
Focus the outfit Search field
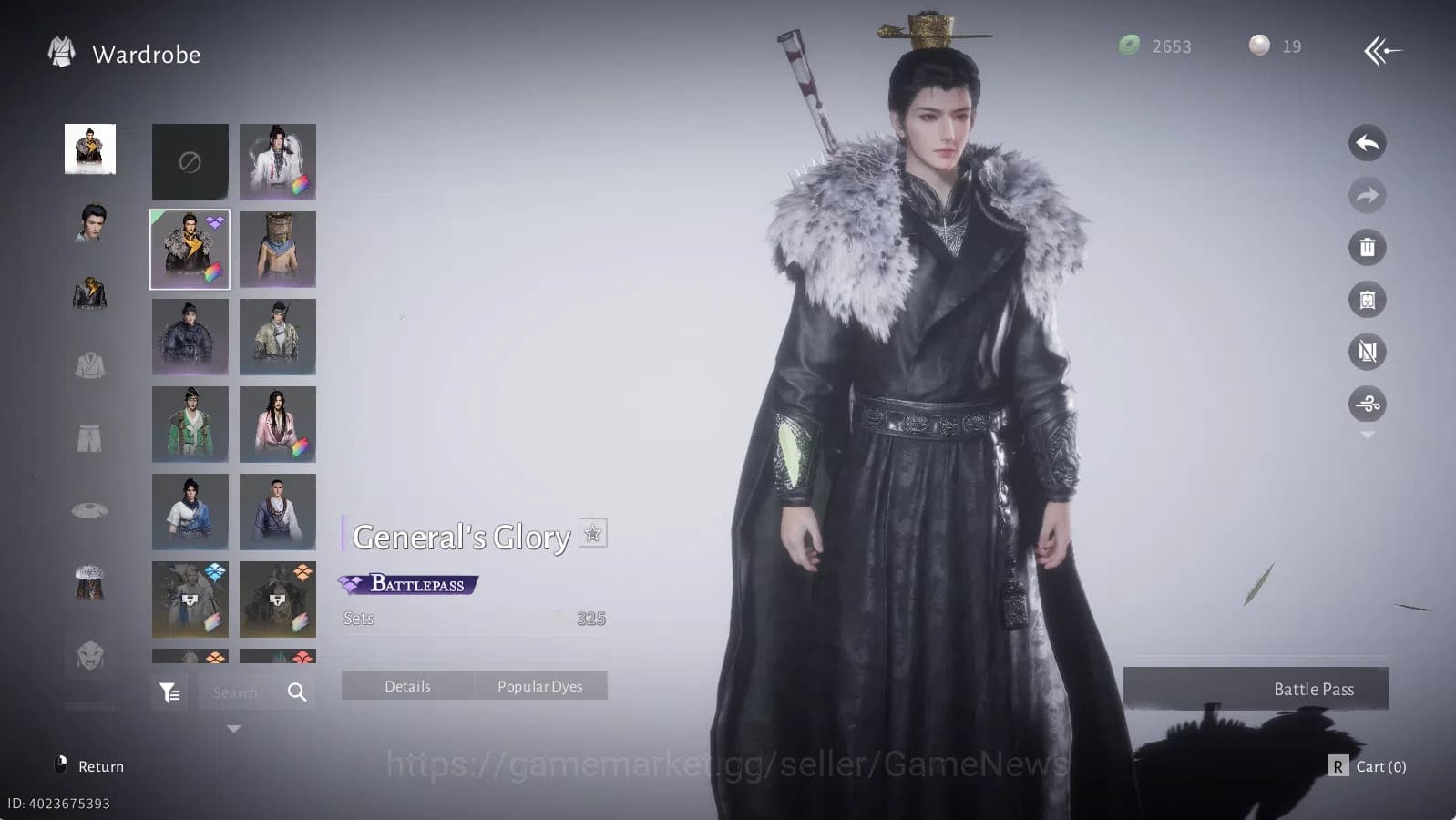[x=239, y=692]
